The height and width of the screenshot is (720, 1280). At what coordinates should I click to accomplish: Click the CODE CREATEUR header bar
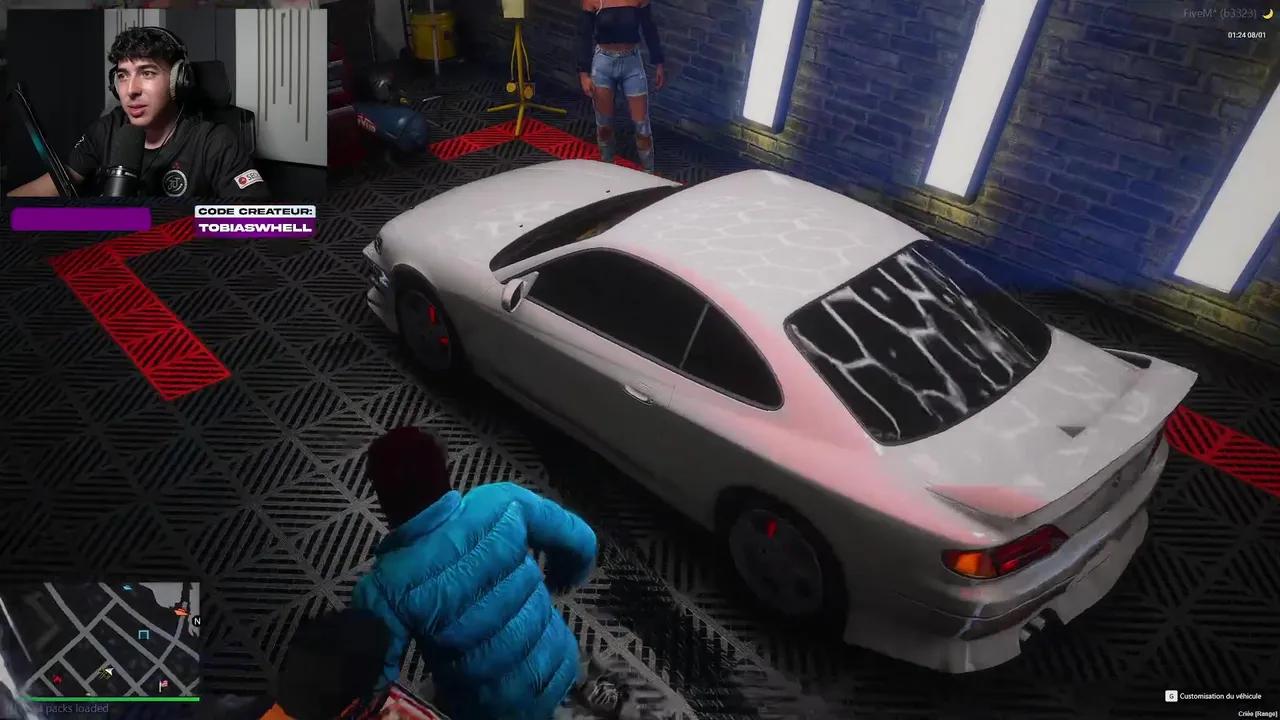point(254,210)
